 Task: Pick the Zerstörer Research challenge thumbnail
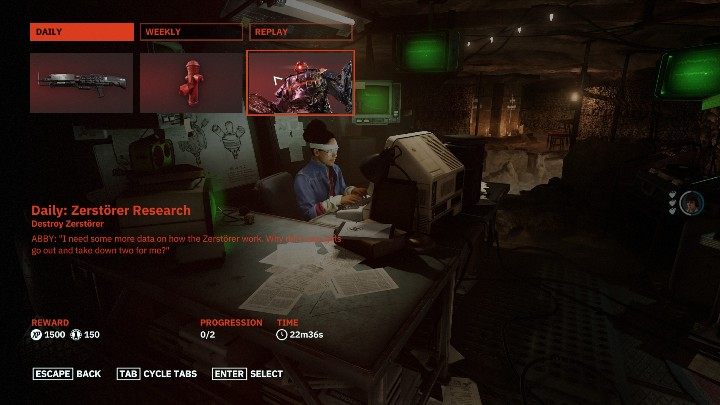pyautogui.click(x=301, y=82)
